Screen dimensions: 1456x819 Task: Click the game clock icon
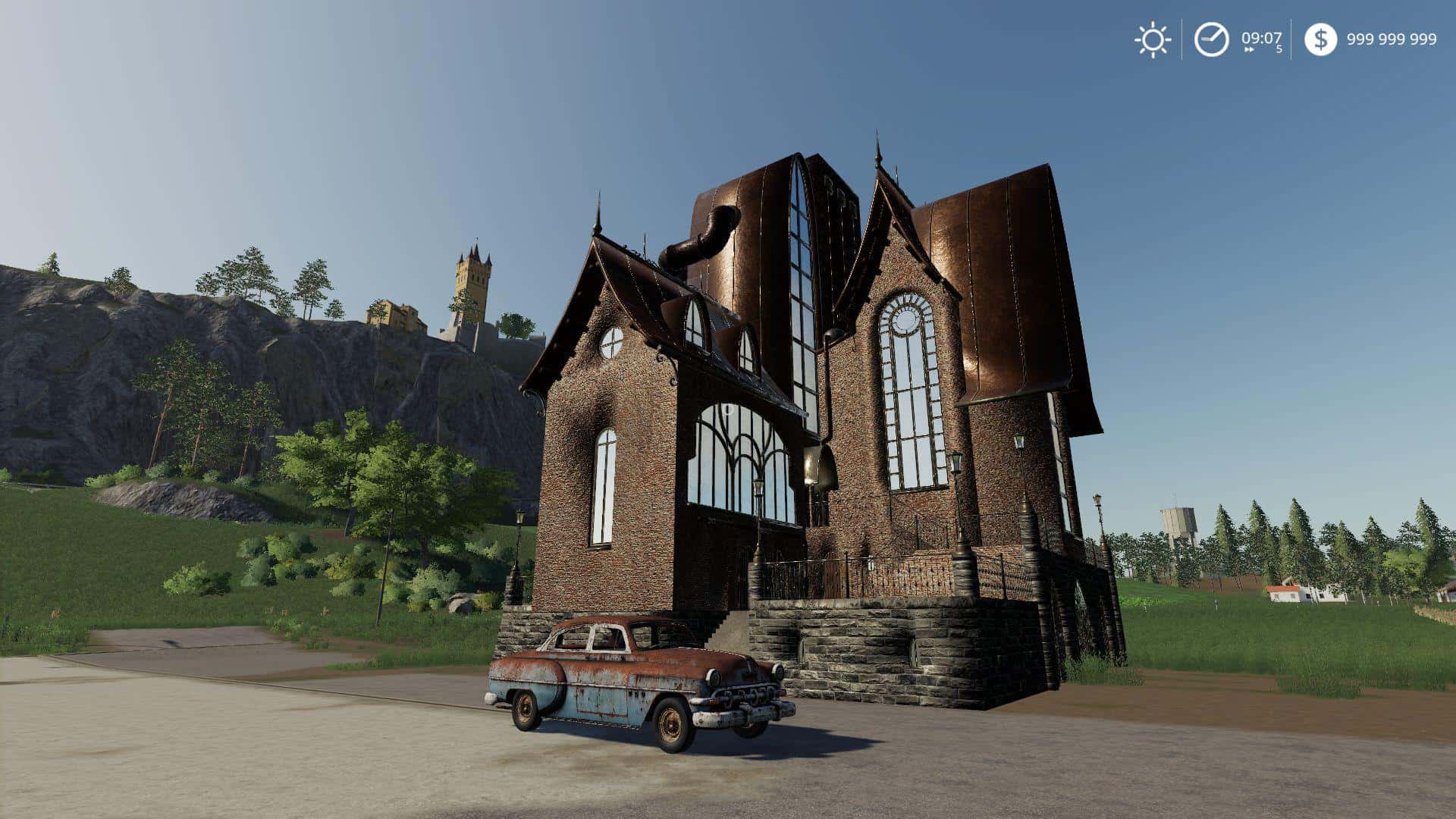click(x=1211, y=39)
